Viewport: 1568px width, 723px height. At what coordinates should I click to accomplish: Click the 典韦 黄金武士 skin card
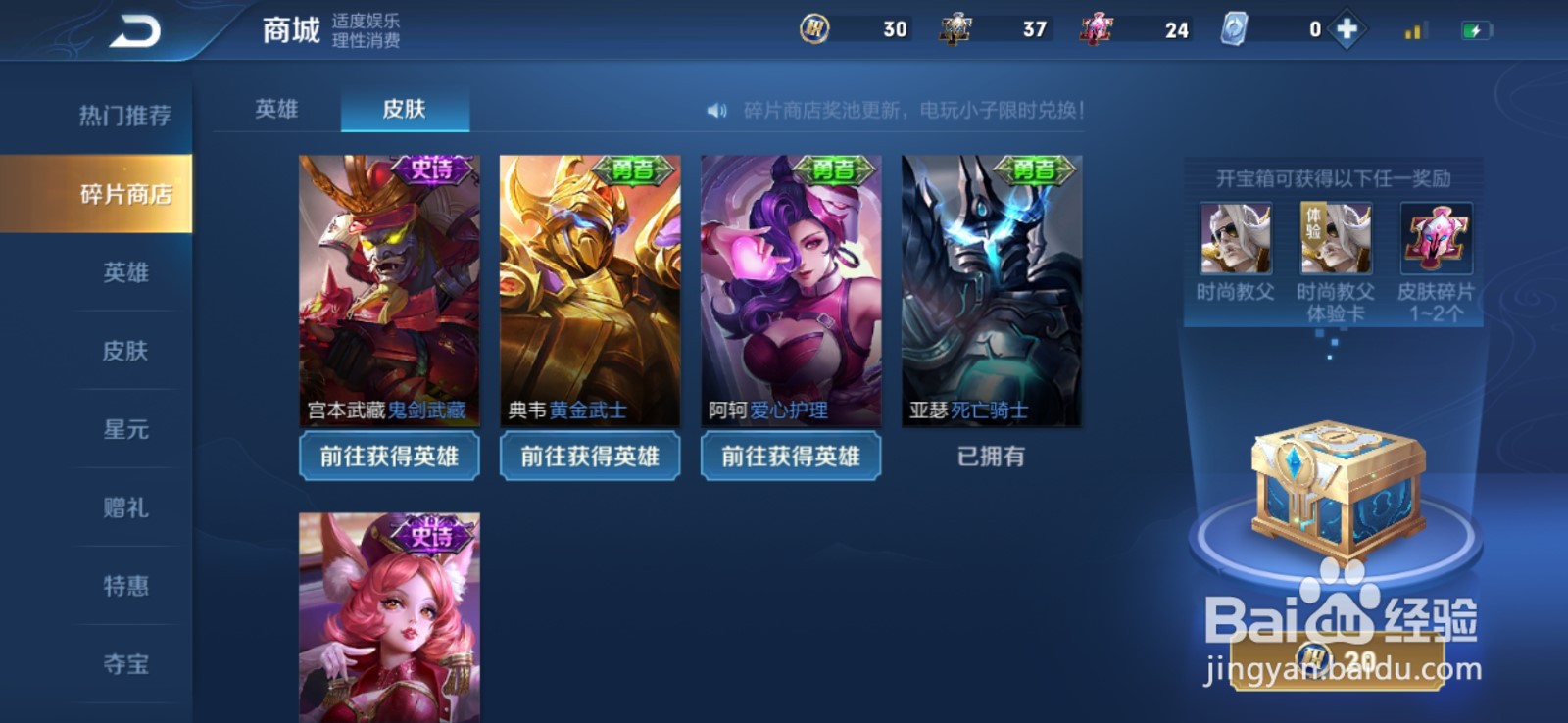click(589, 284)
